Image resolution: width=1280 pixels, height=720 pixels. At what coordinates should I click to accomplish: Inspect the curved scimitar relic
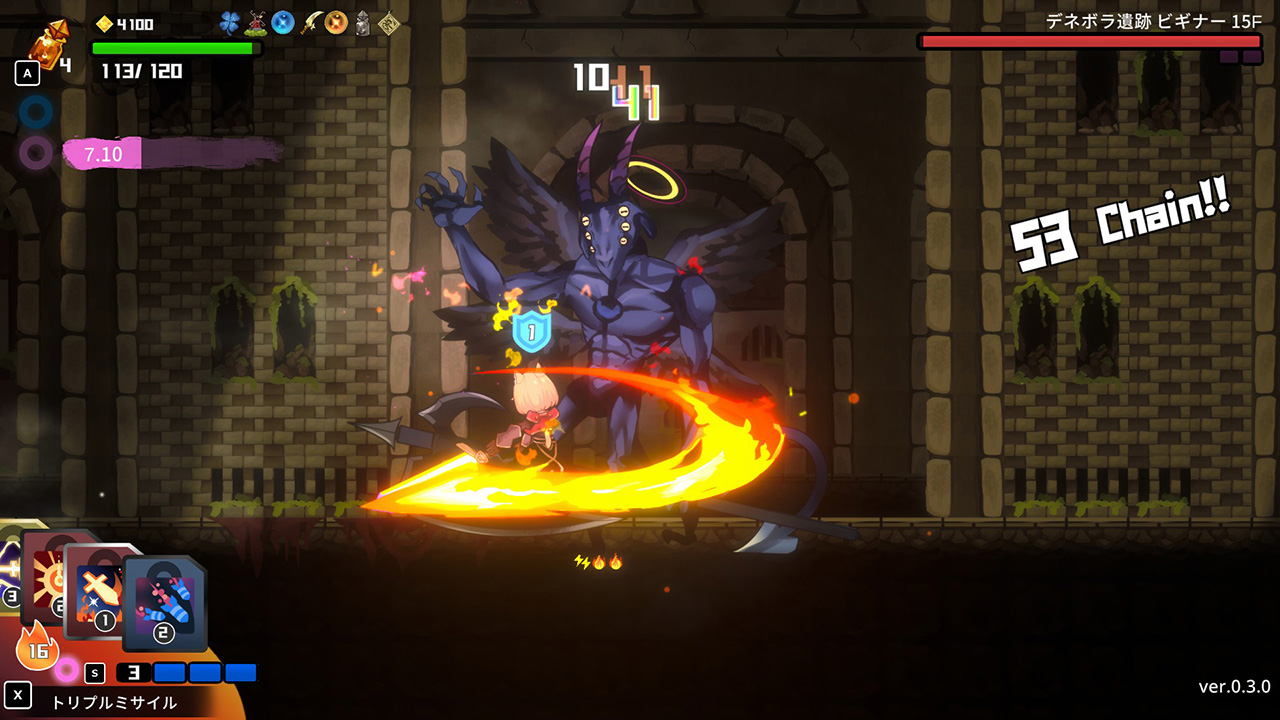311,23
